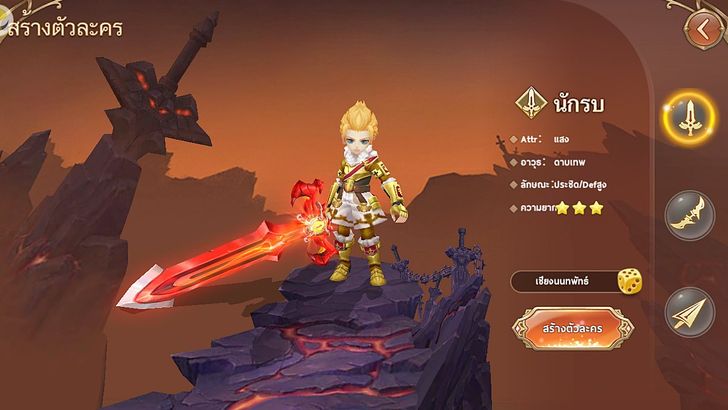The image size is (728, 410).
Task: Edit the character name field
Action: (562, 282)
